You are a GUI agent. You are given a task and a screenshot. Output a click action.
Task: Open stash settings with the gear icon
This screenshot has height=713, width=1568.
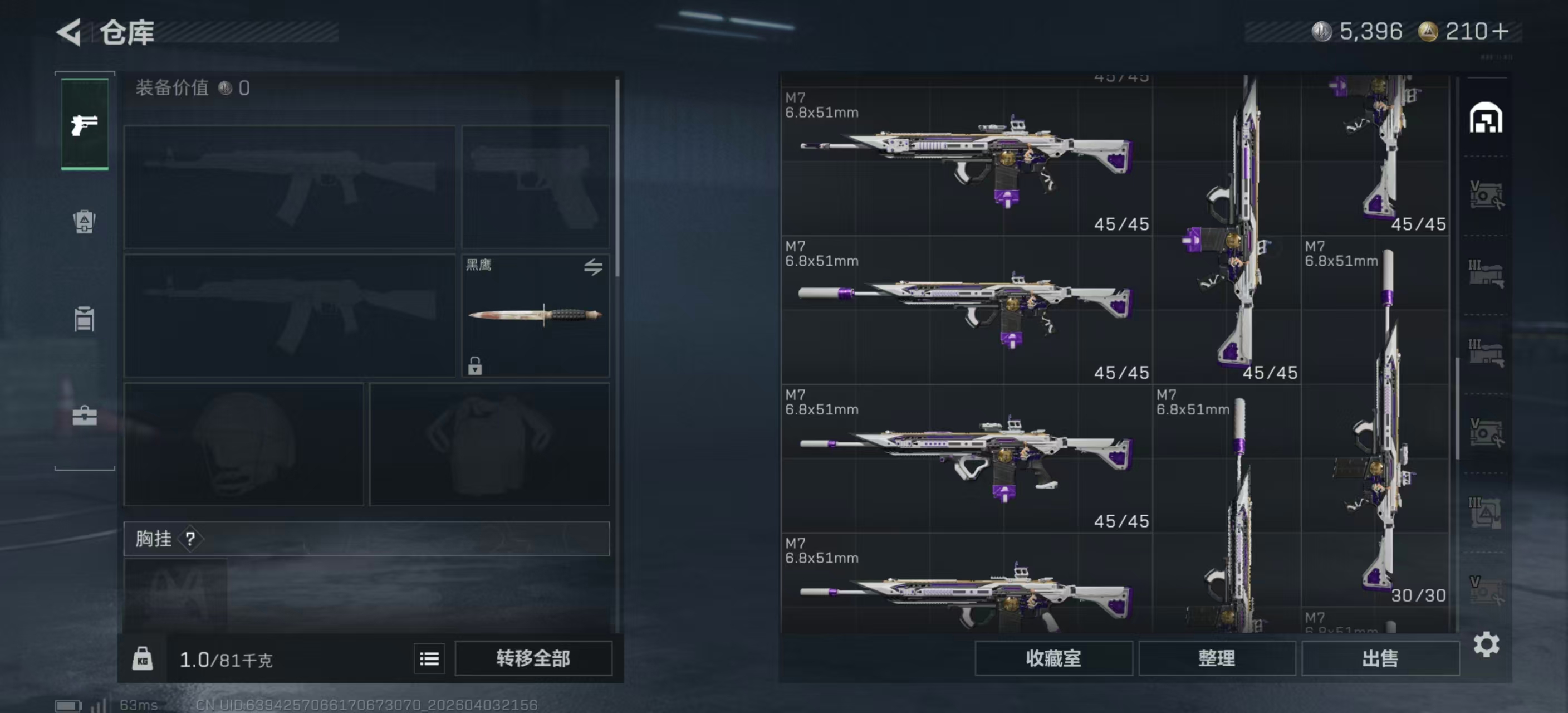[1486, 644]
